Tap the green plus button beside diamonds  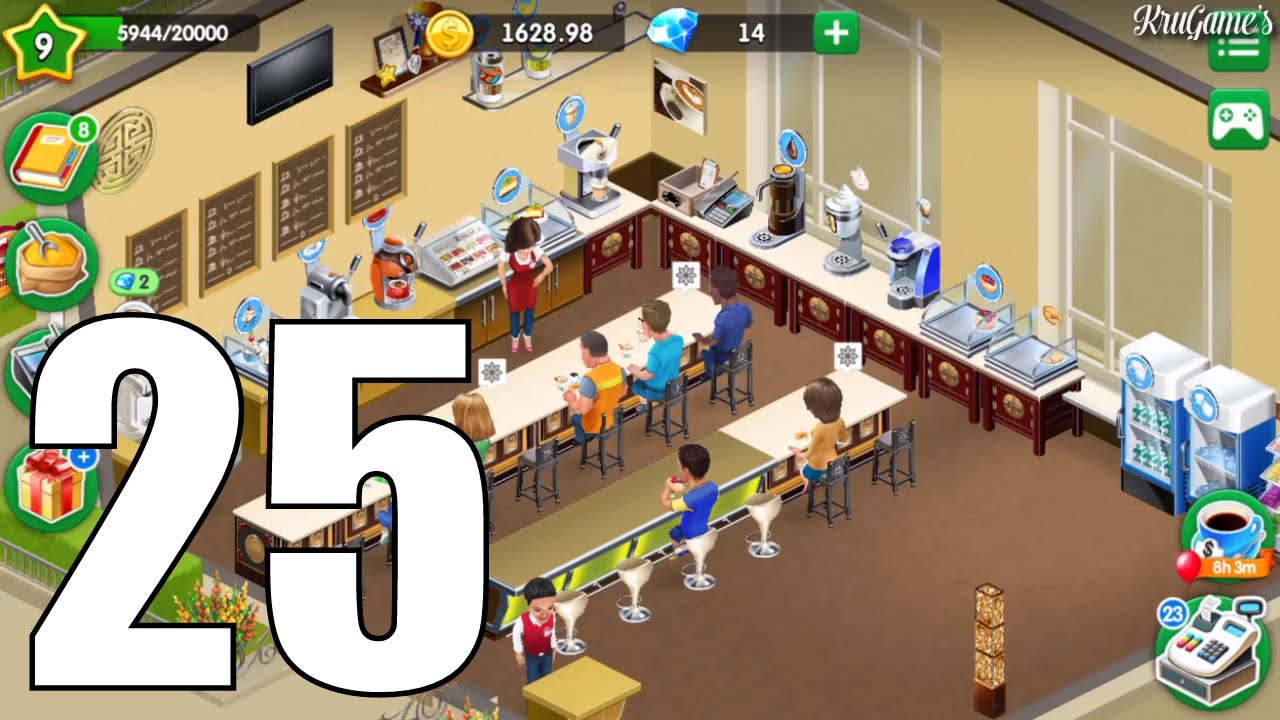836,33
